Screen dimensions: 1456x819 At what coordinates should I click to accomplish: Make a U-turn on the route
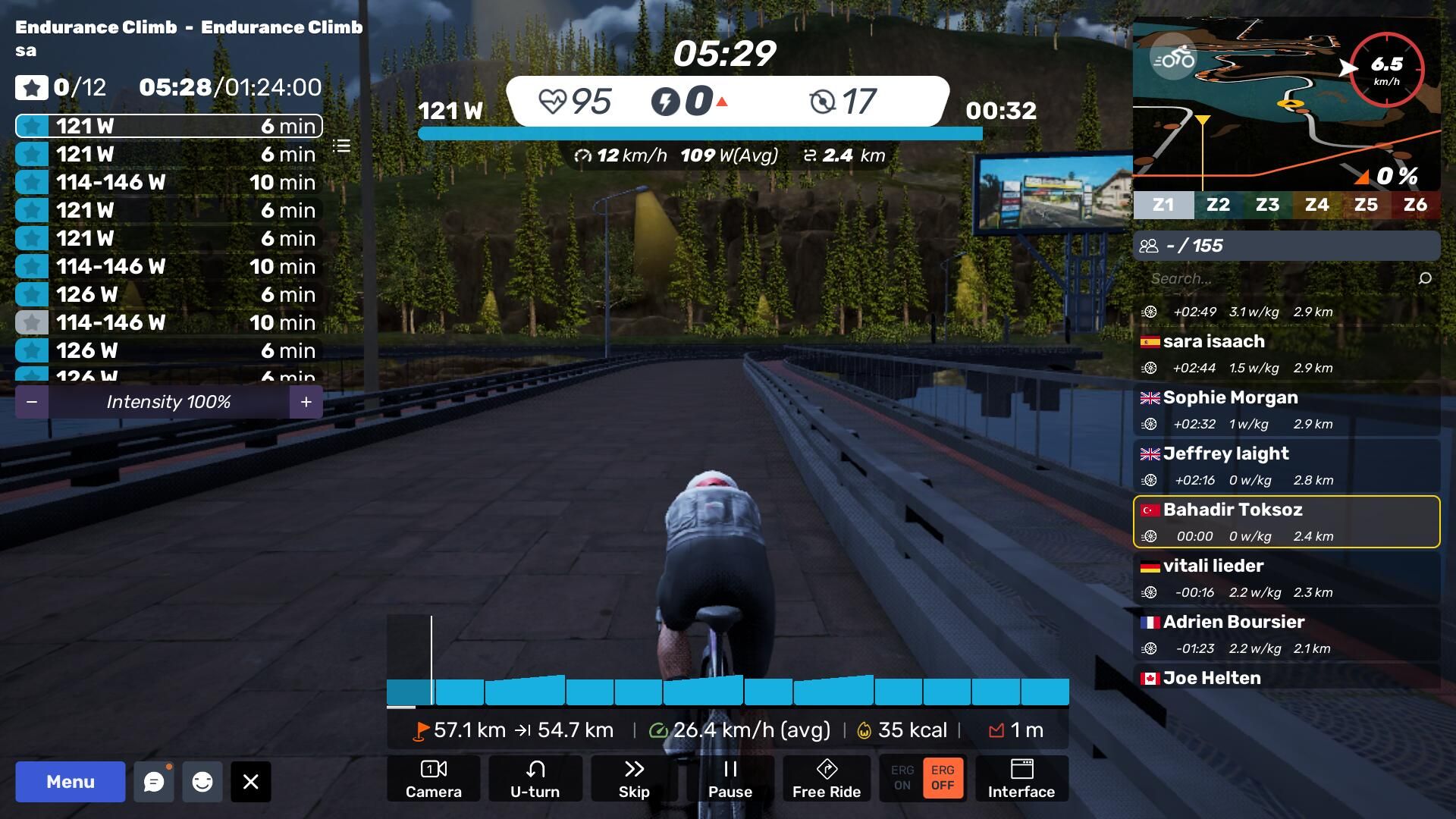pos(535,779)
